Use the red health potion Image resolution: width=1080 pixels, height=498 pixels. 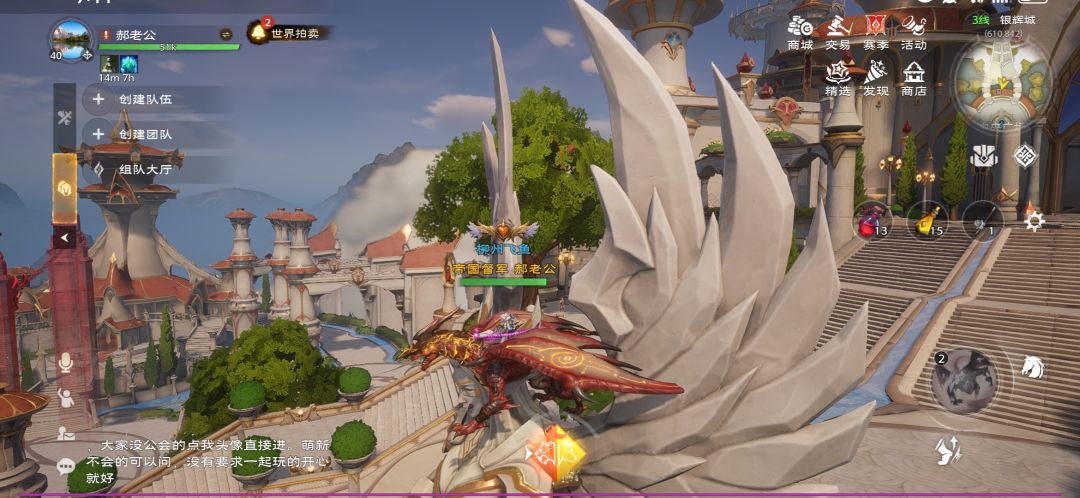pyautogui.click(x=872, y=220)
